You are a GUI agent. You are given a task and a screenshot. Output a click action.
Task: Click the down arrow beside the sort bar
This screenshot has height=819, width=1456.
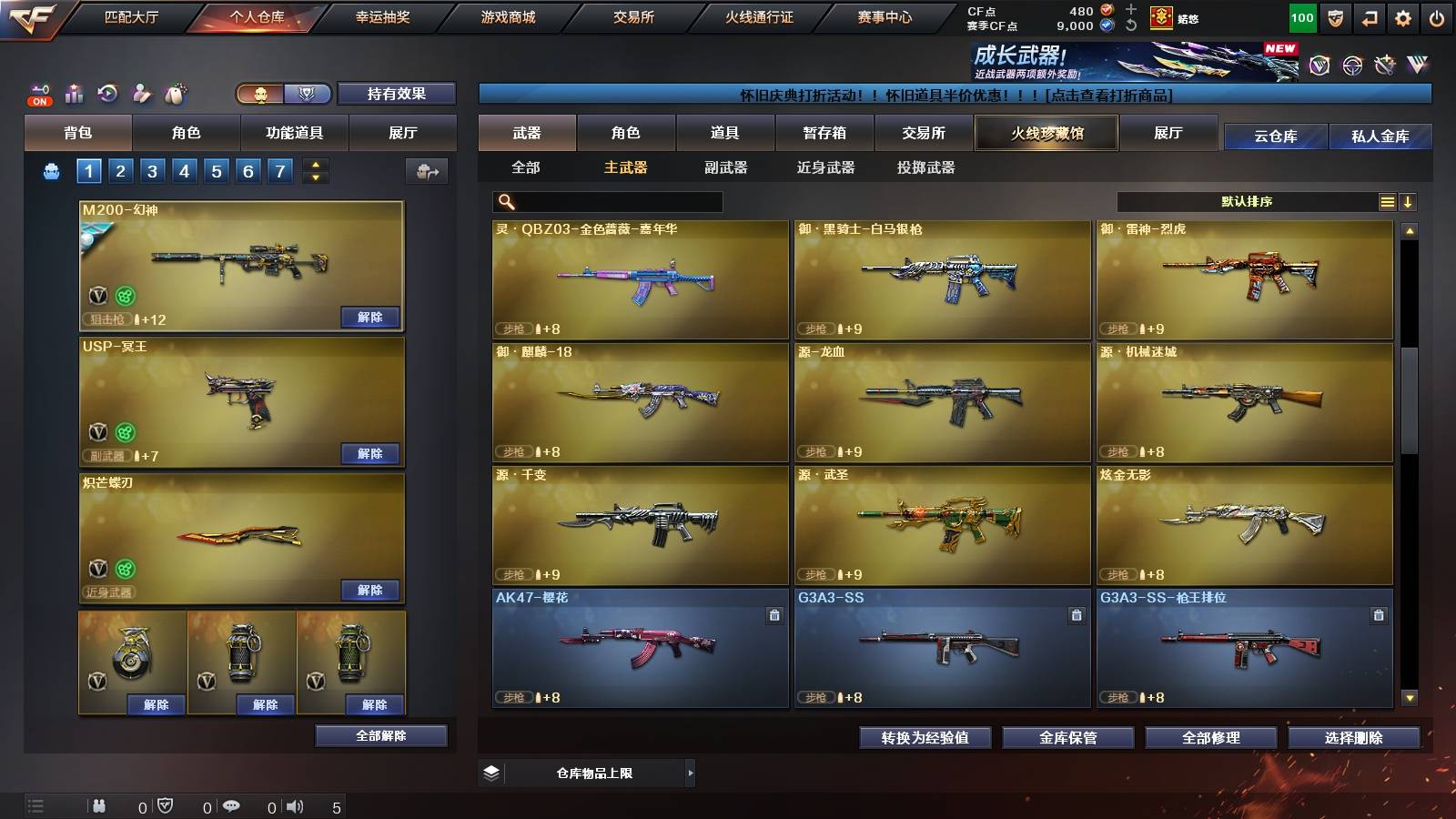(x=1409, y=201)
